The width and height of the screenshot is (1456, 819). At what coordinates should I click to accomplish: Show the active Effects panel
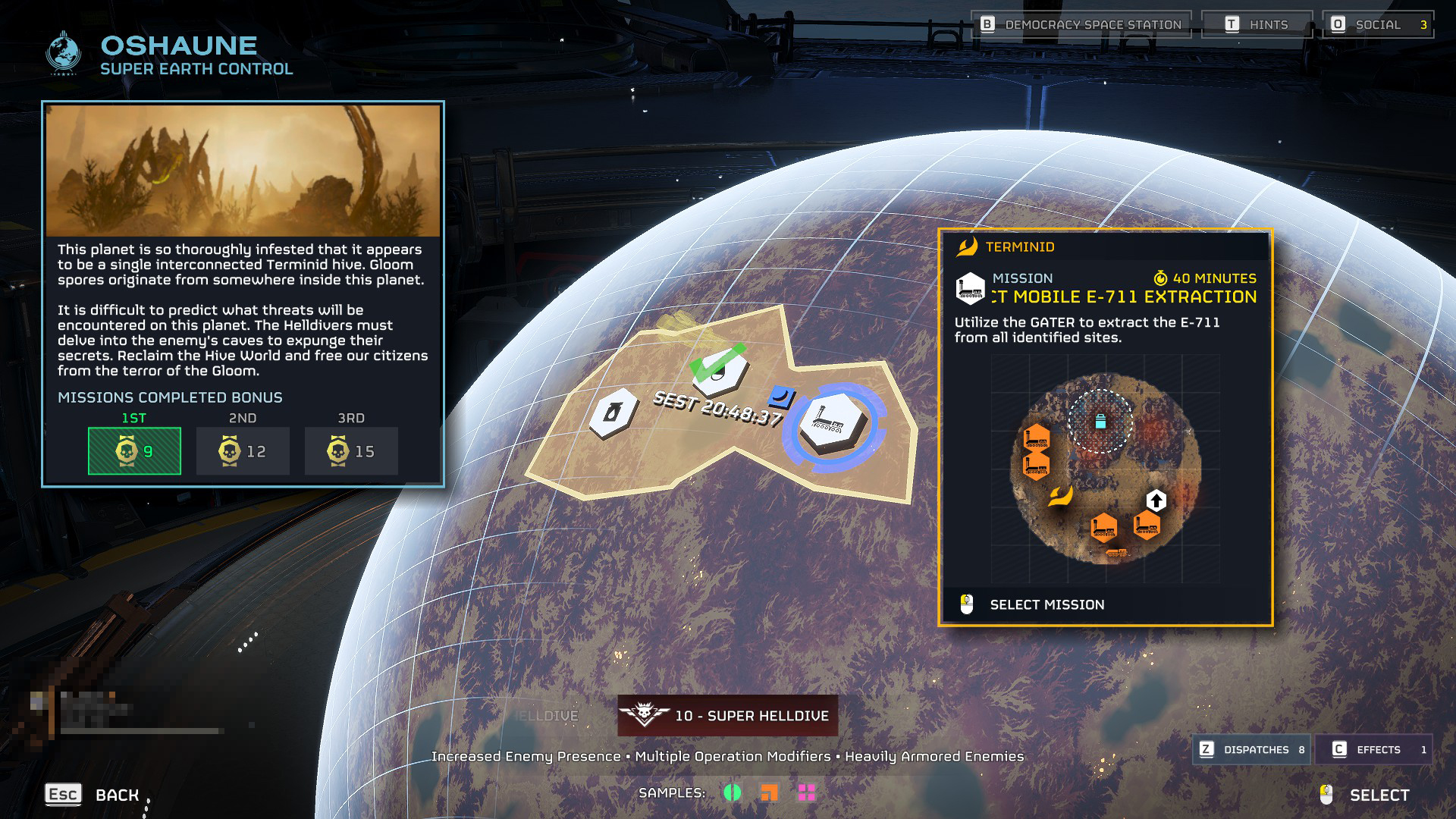point(1374,749)
